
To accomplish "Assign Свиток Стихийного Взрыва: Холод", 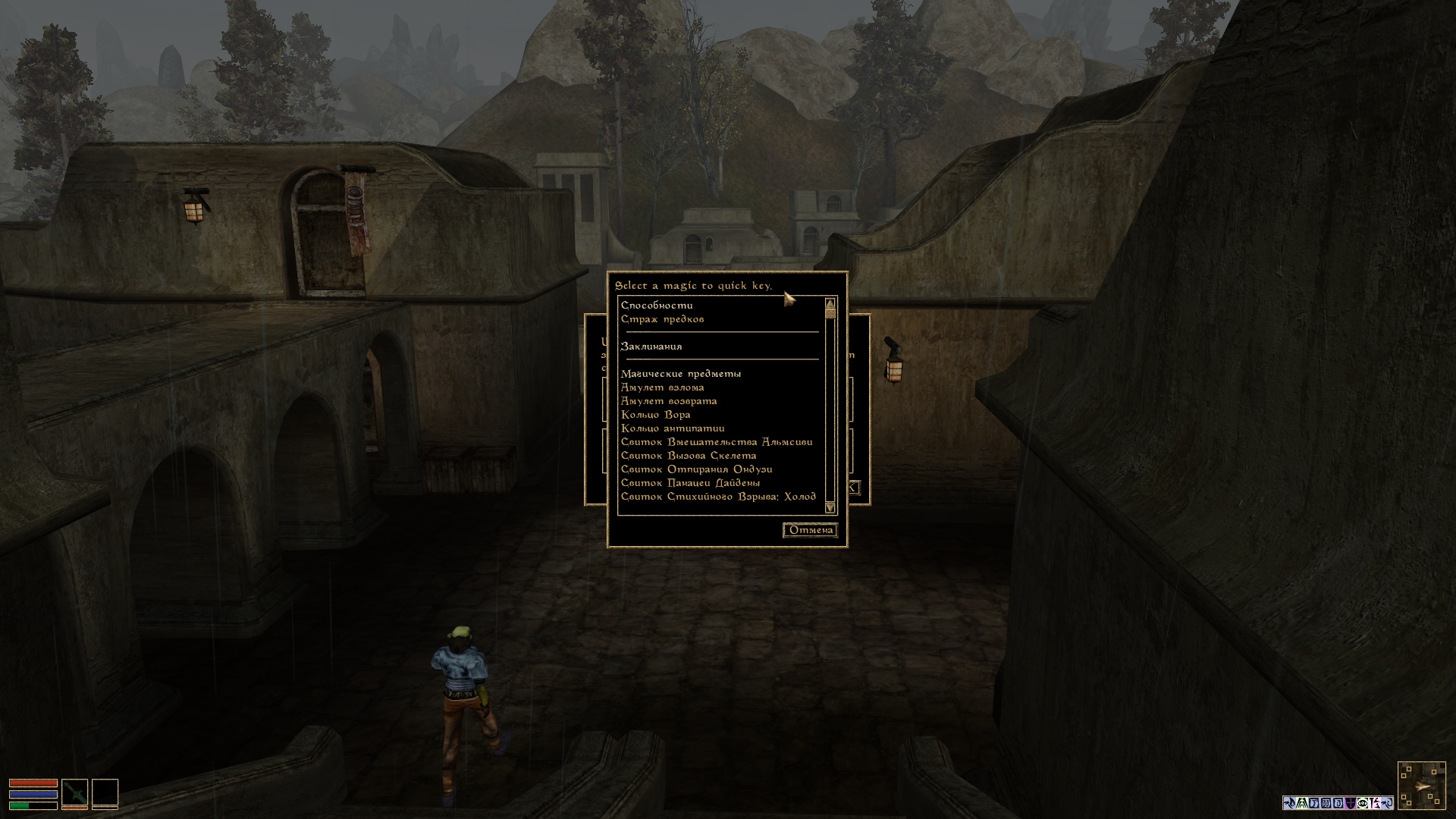I will coord(717,497).
